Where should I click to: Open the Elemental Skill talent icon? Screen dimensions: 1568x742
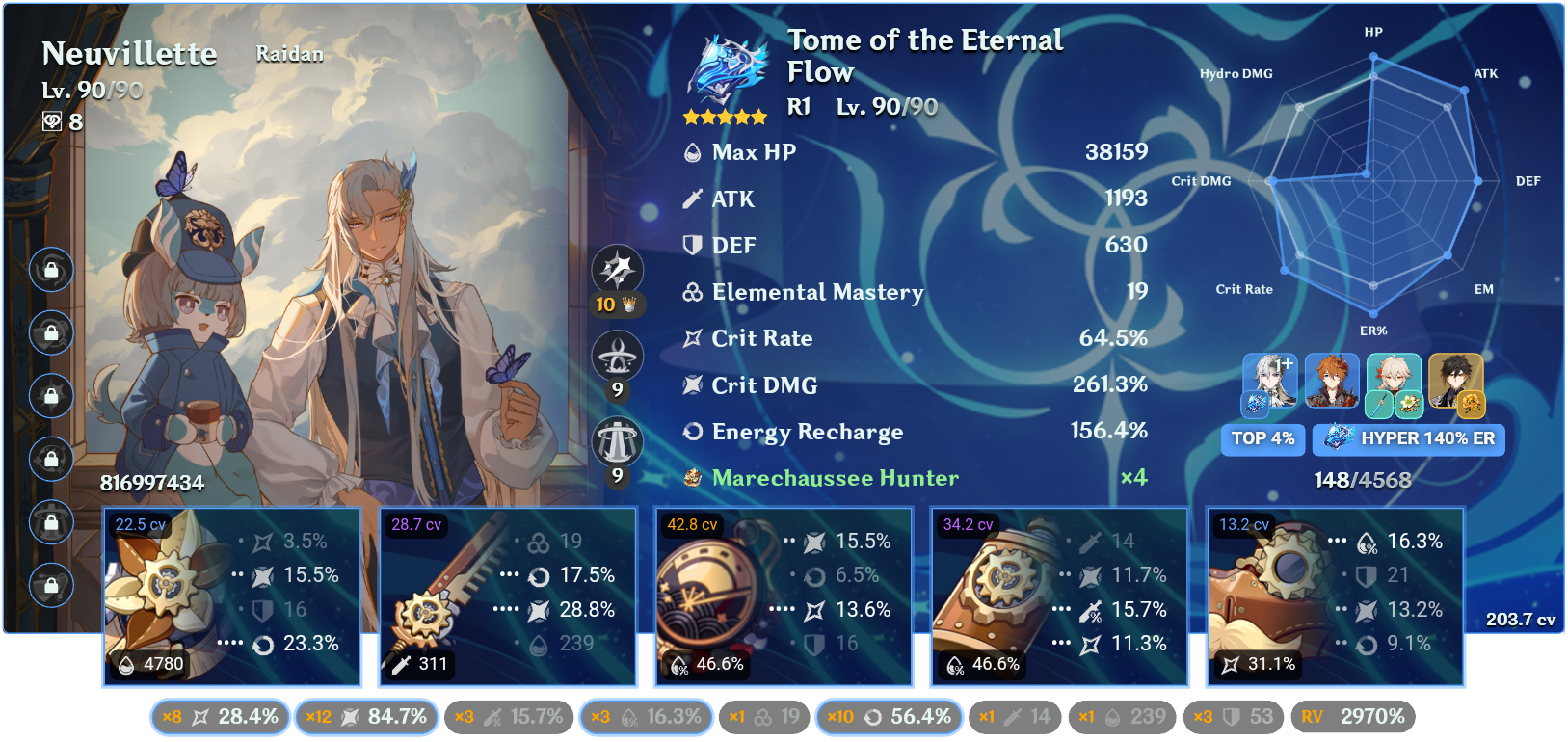coord(620,354)
